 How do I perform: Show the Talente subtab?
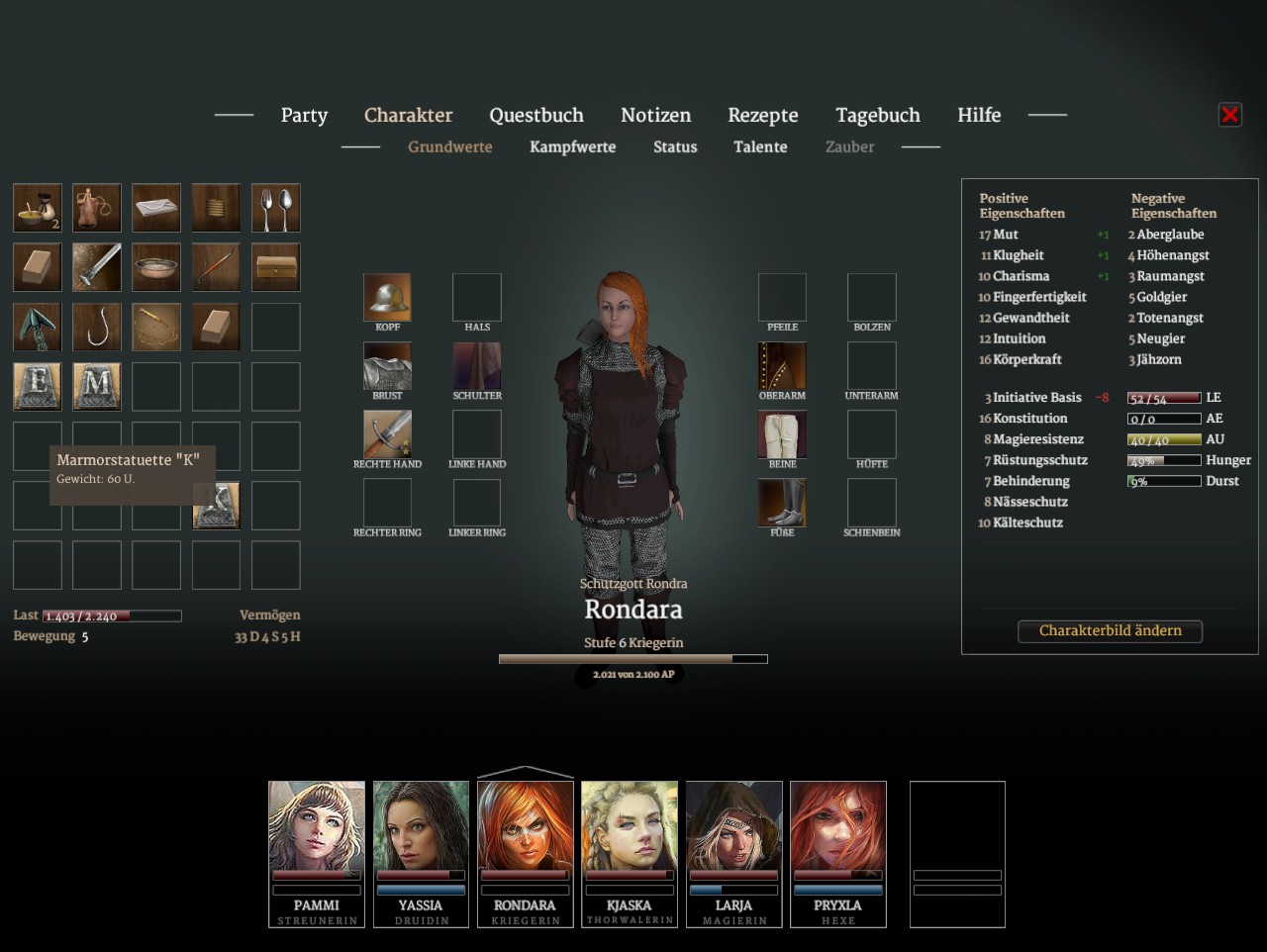pos(760,146)
